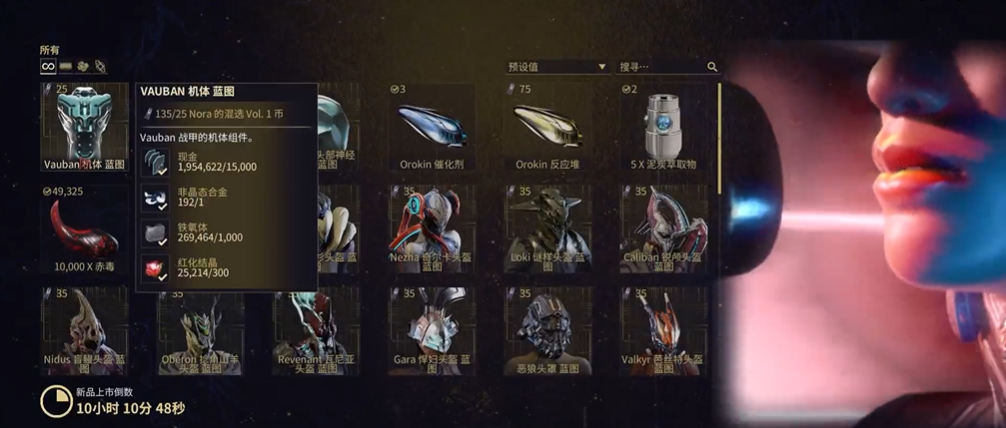Select the Revenant helmet blueprint
This screenshot has width=1006, height=428.
click(x=316, y=332)
